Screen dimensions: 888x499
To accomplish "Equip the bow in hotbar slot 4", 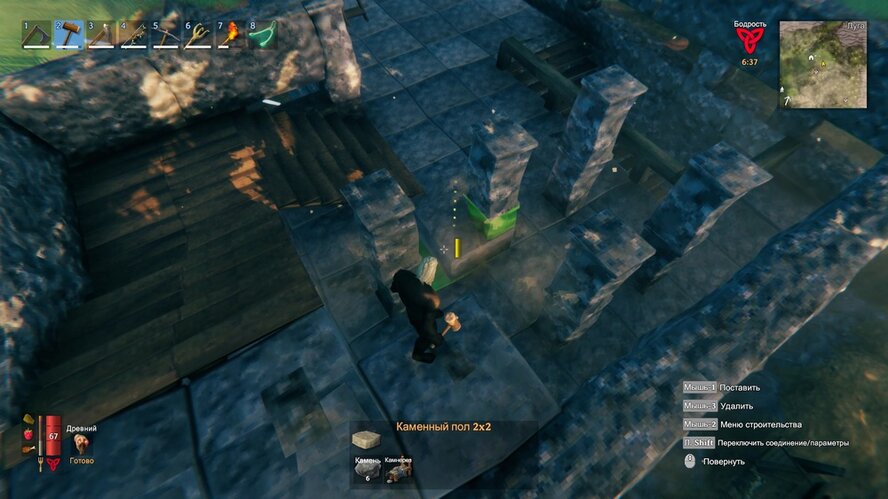I will tap(133, 34).
